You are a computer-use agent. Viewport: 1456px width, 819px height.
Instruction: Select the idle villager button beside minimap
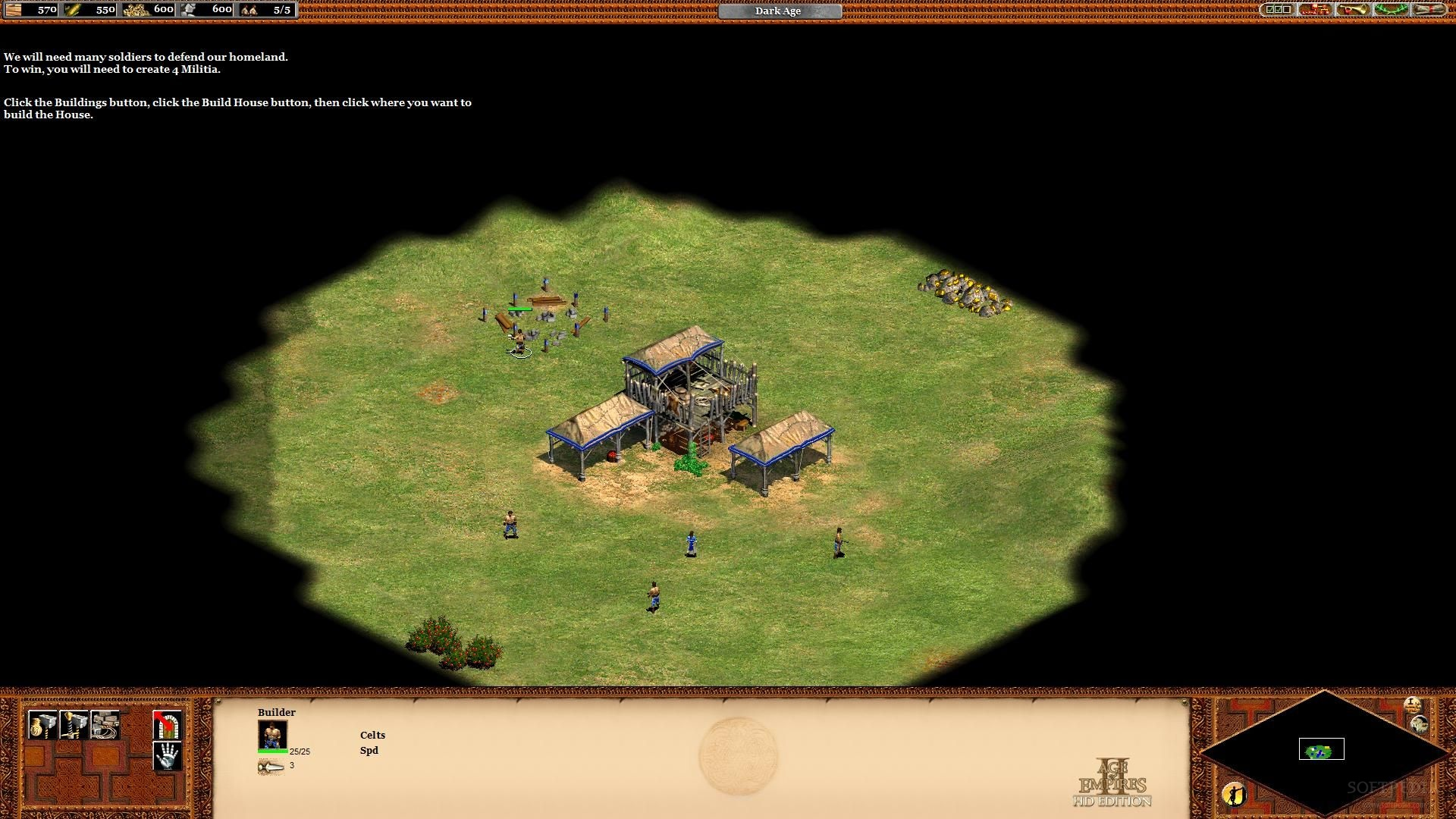1234,794
